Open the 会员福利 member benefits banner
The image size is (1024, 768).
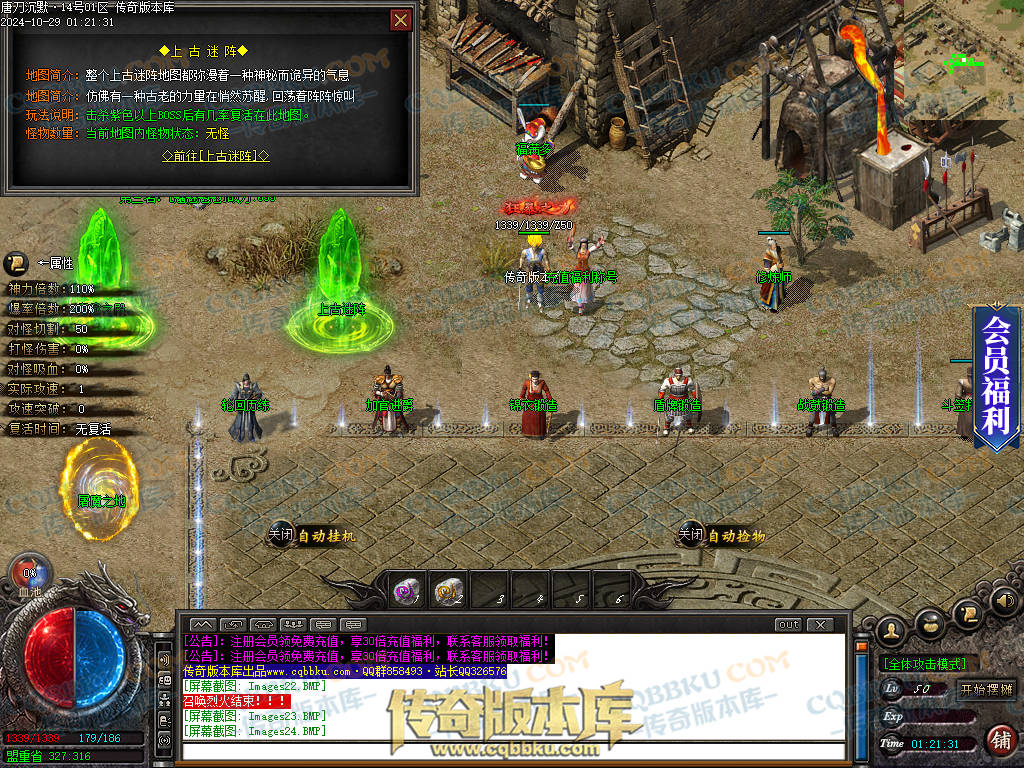(996, 378)
